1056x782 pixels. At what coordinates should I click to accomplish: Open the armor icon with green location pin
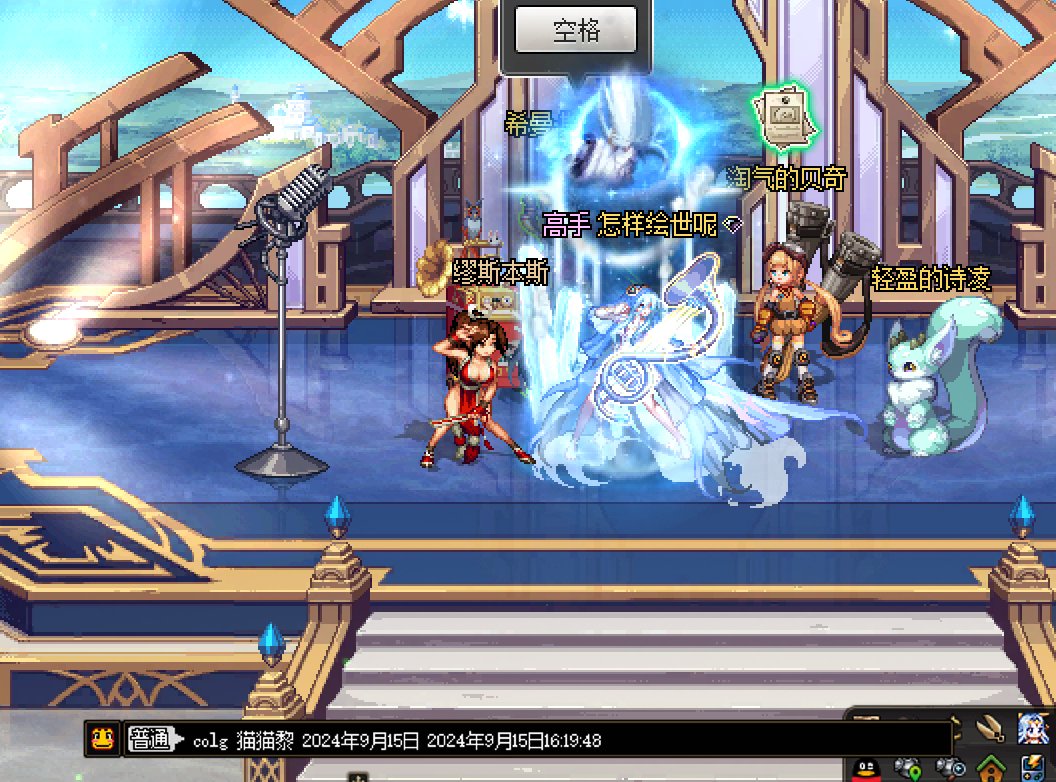907,768
